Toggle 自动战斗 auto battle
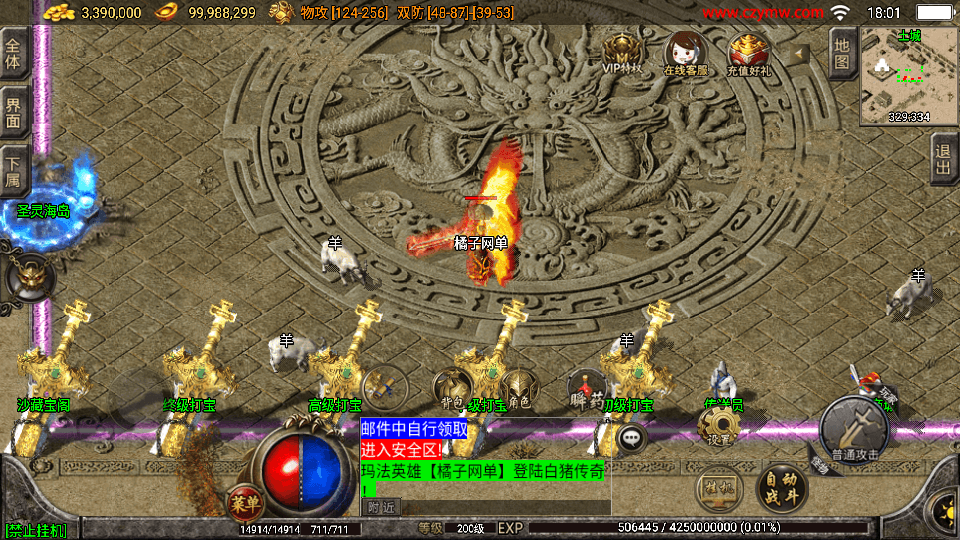The width and height of the screenshot is (960, 540). [x=782, y=487]
